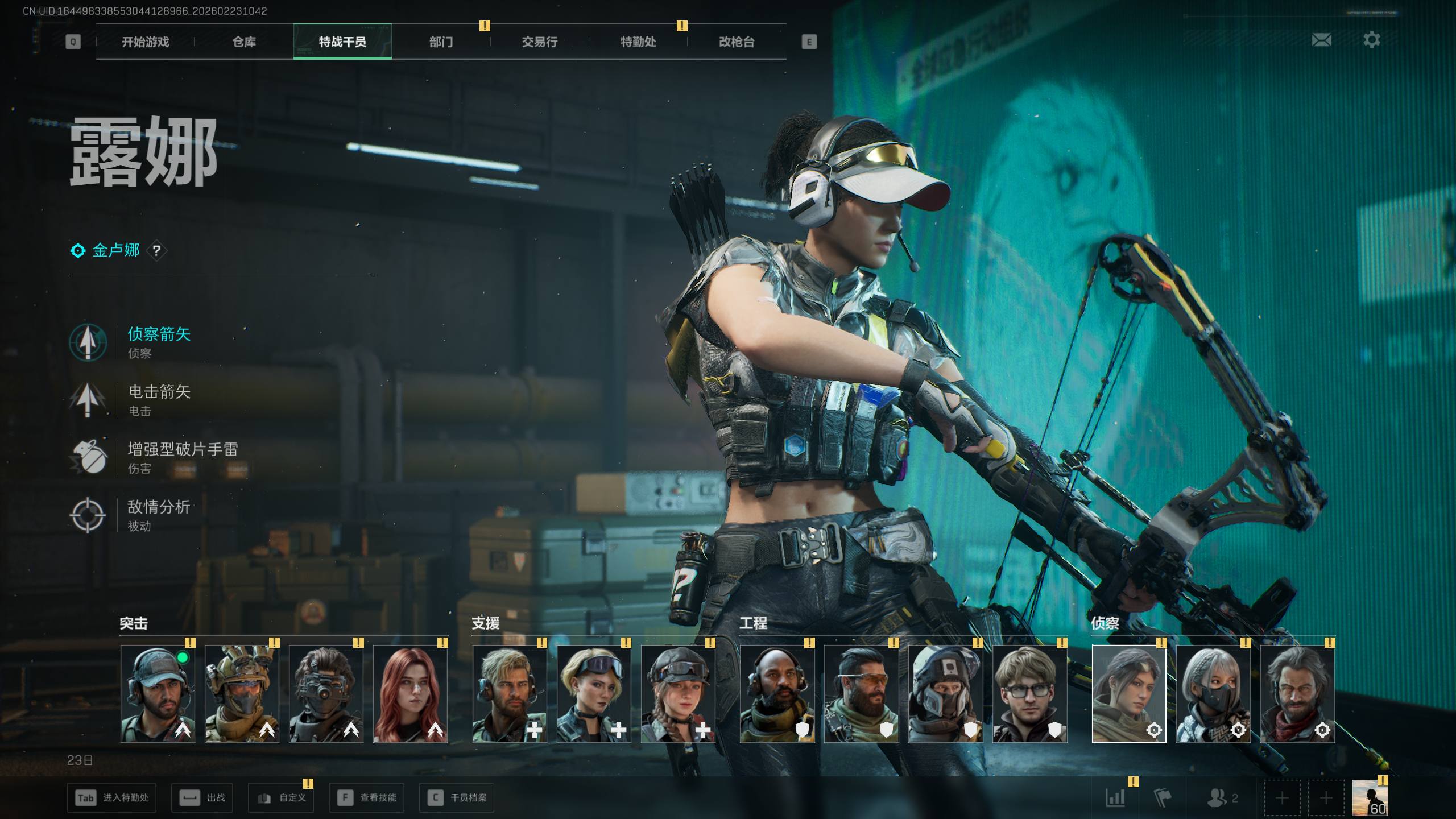This screenshot has width=1456, height=819.
Task: Select the 电击箭矢 skill
Action: [159, 398]
